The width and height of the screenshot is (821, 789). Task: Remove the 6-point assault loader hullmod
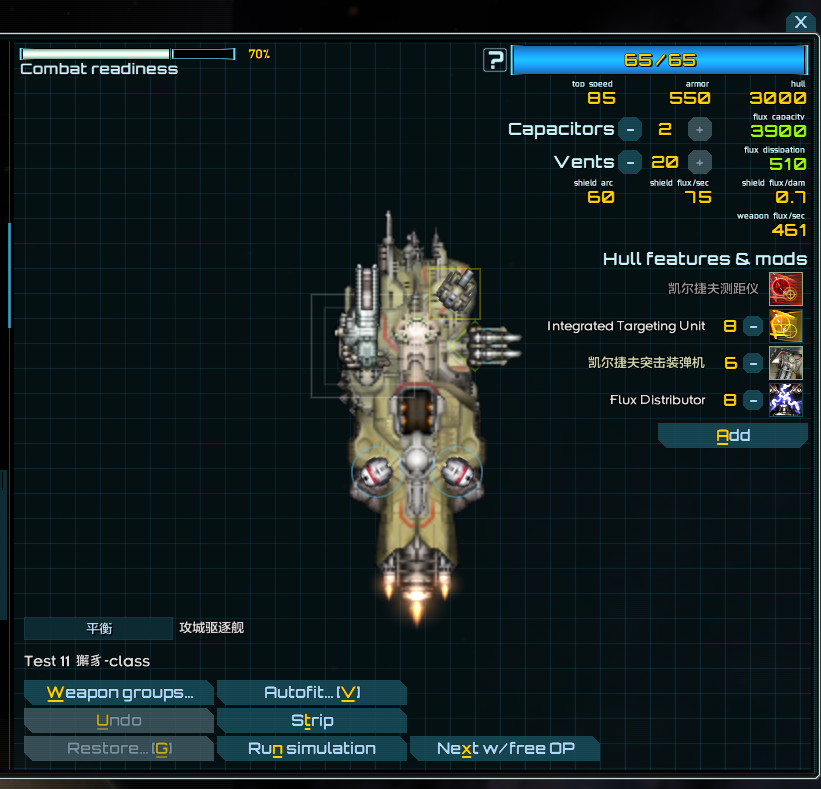754,363
